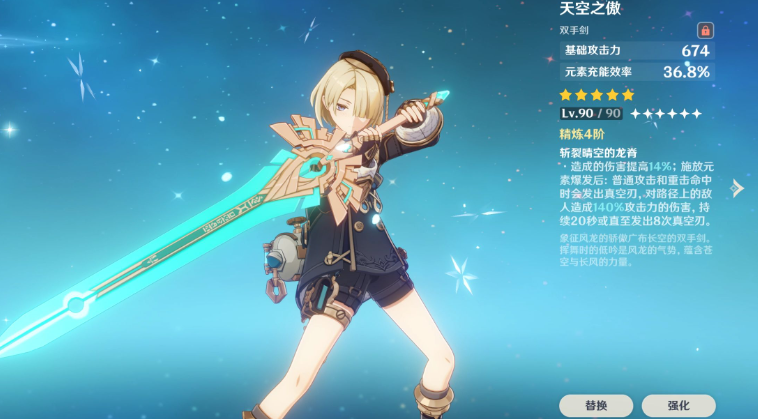Open the 强化 (Enhance) weapon menu
The height and width of the screenshot is (419, 758).
(x=679, y=405)
